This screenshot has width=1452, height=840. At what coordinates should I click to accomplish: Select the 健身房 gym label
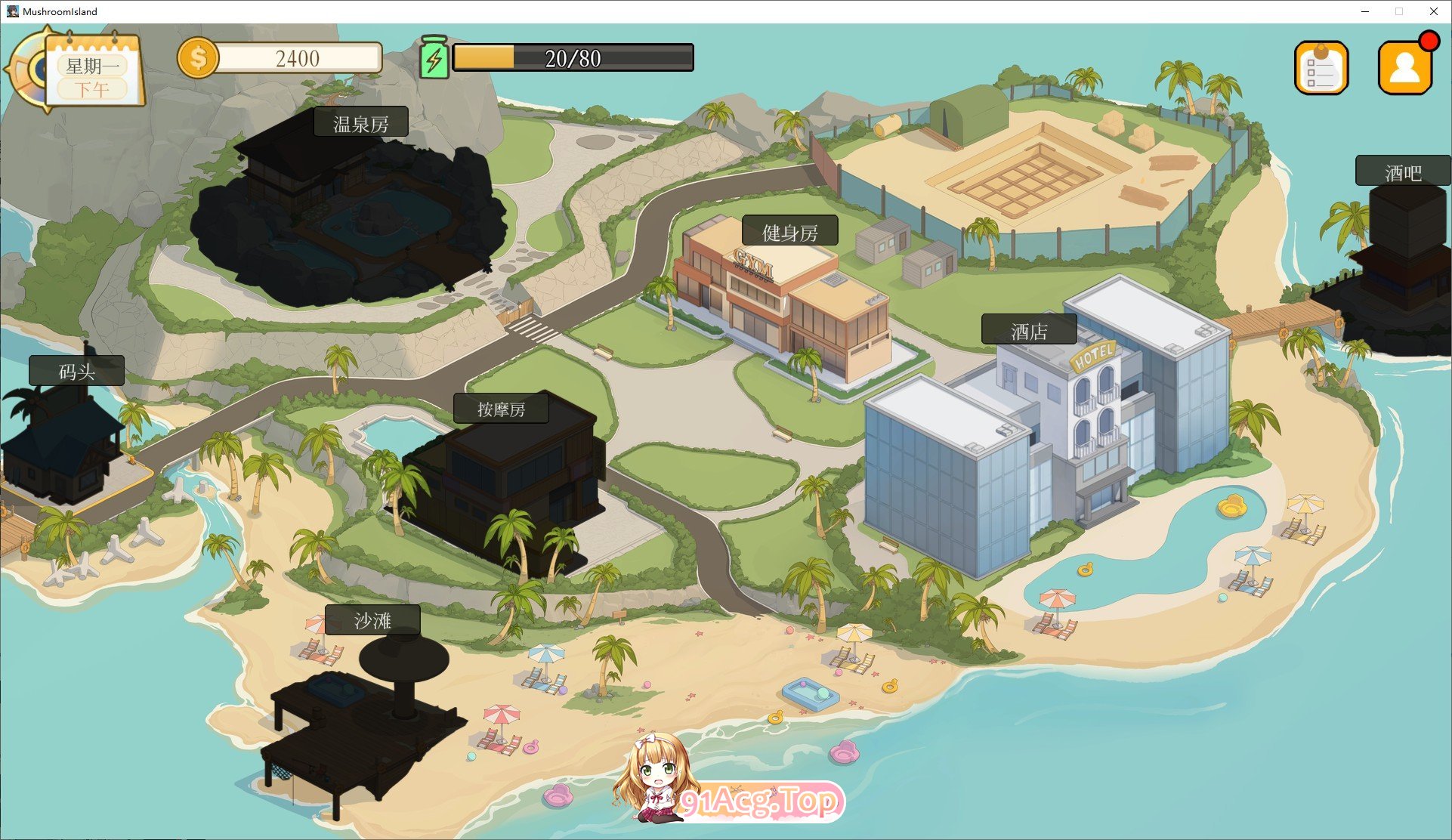point(789,232)
